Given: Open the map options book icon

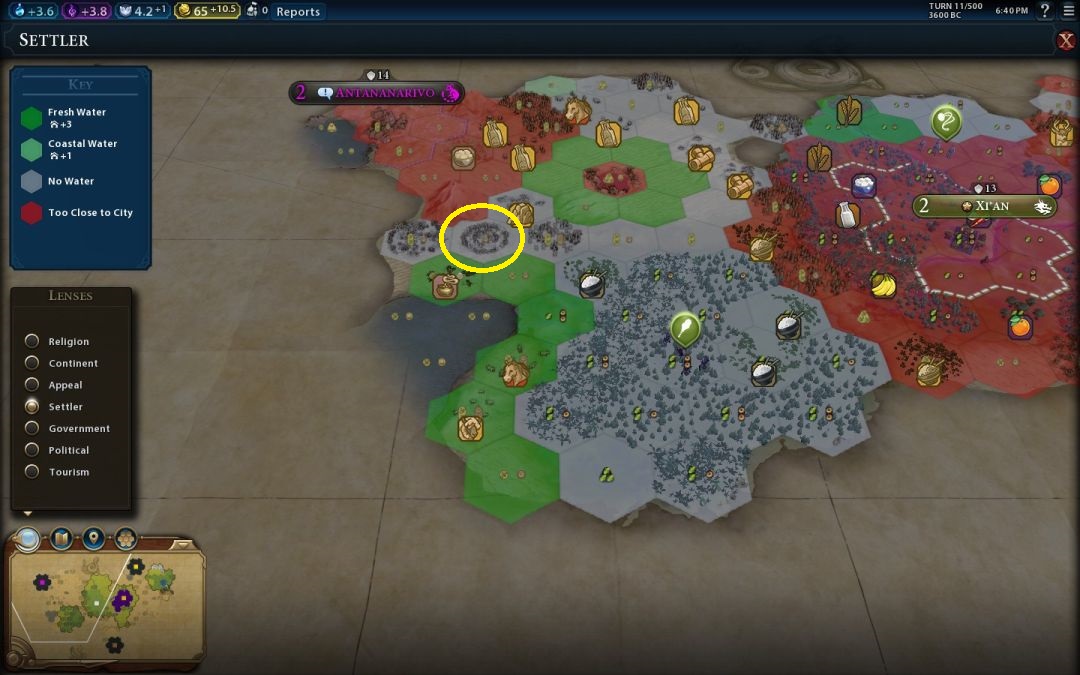Looking at the screenshot, I should click(61, 540).
